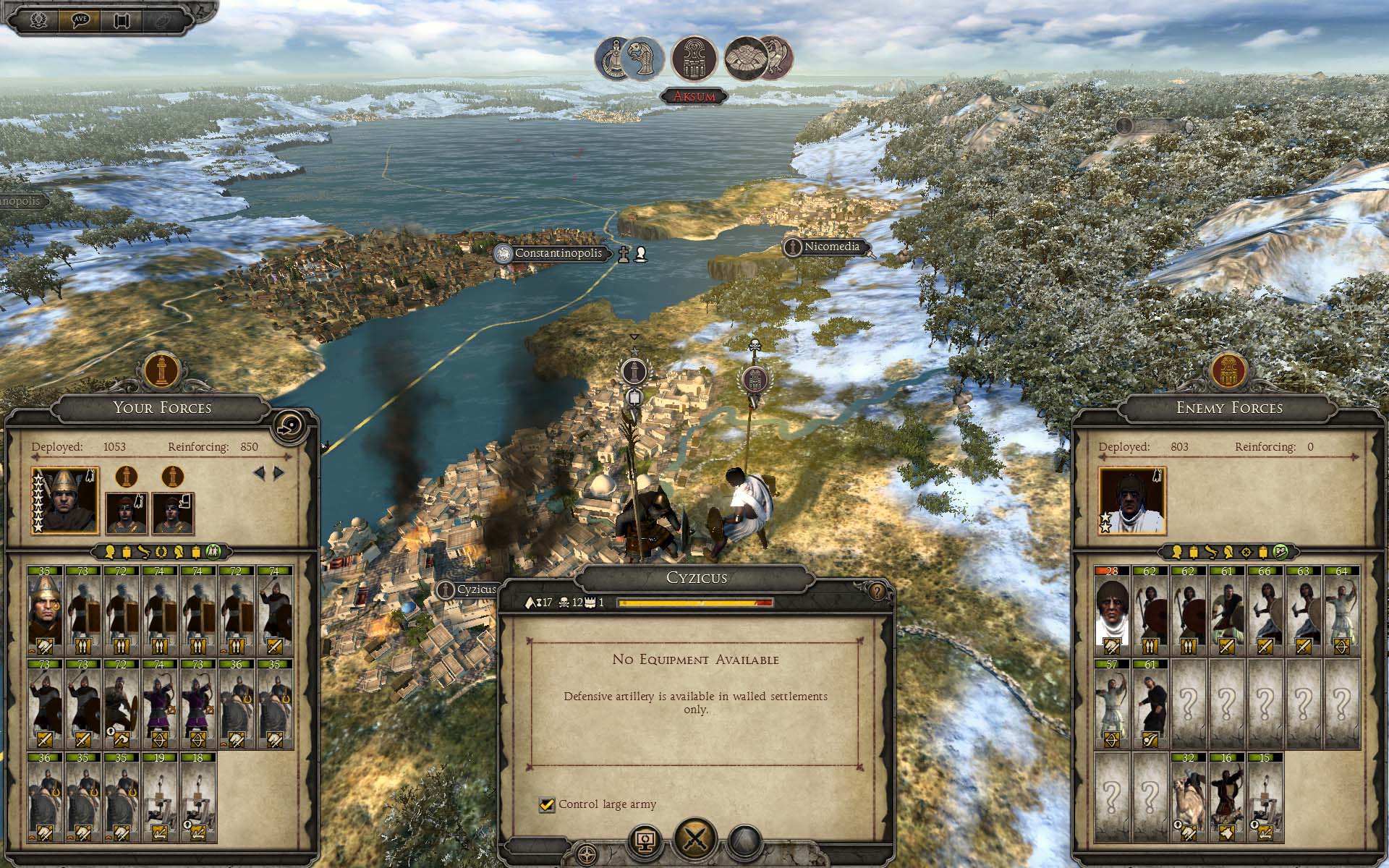Image resolution: width=1389 pixels, height=868 pixels.
Task: Open the AVE speech bubble advisor tab
Action: click(80, 20)
